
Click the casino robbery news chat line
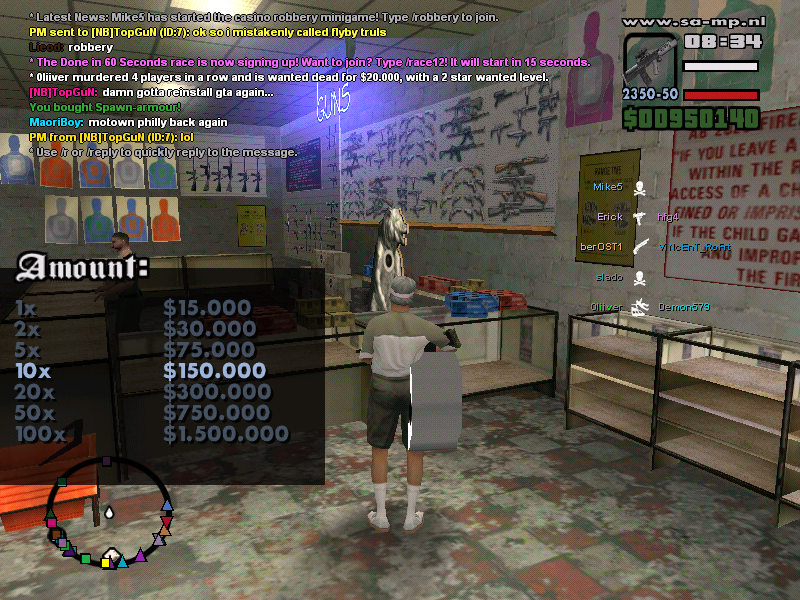coord(264,18)
